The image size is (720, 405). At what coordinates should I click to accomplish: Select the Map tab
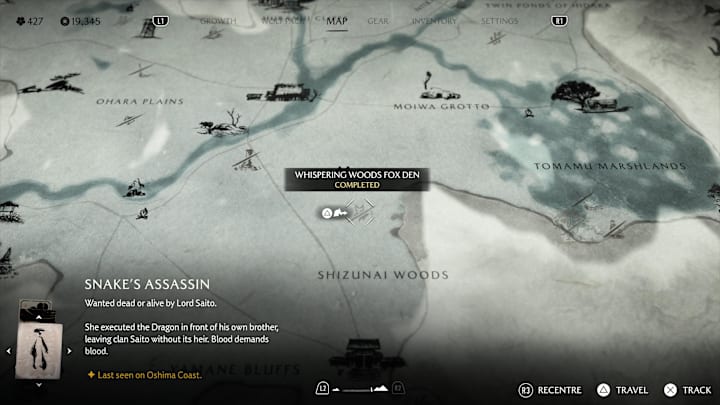(x=337, y=20)
